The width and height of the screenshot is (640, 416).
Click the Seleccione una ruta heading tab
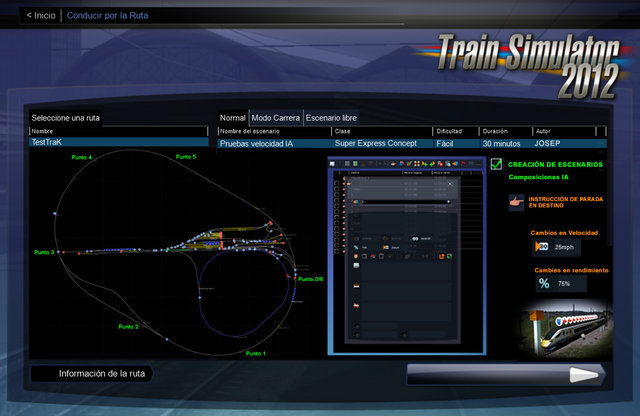click(66, 118)
